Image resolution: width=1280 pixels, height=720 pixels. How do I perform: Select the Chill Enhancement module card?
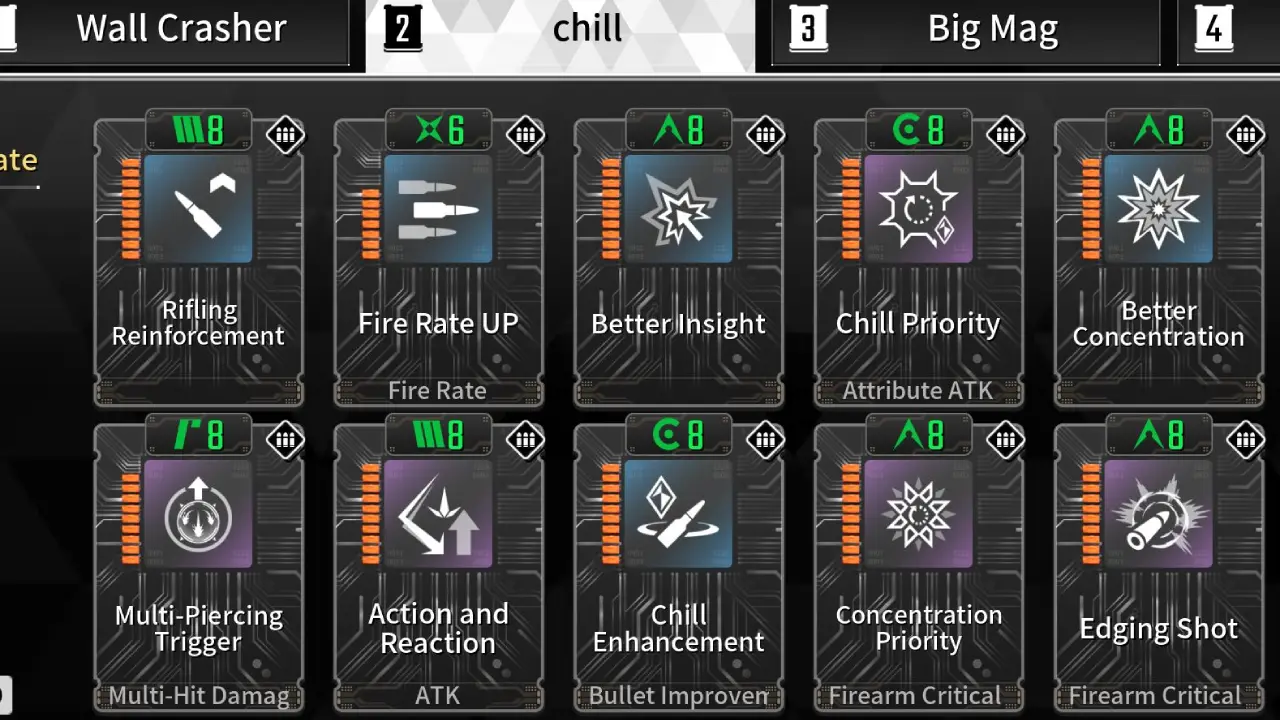click(x=678, y=565)
